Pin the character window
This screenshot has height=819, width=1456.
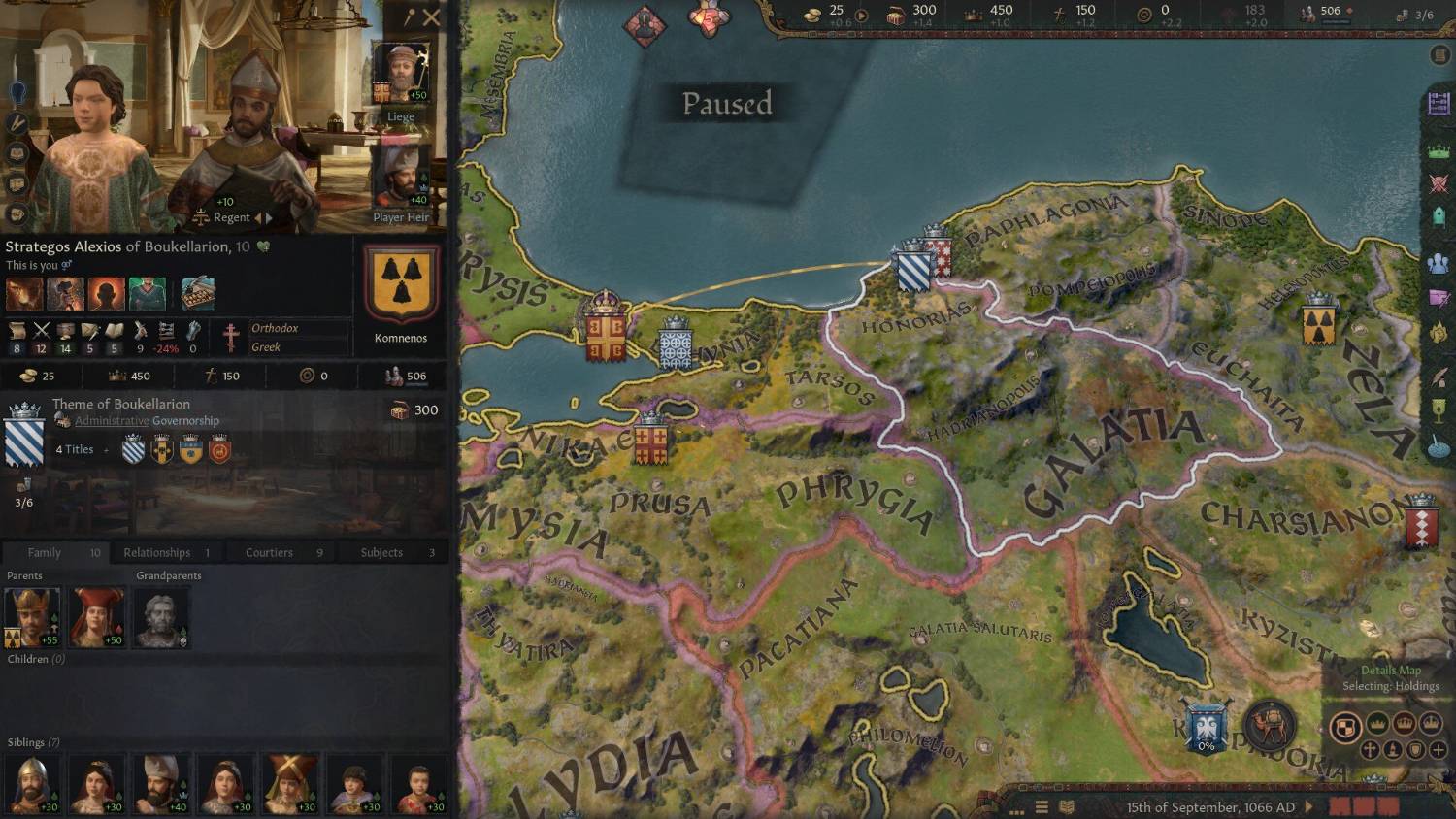[411, 16]
